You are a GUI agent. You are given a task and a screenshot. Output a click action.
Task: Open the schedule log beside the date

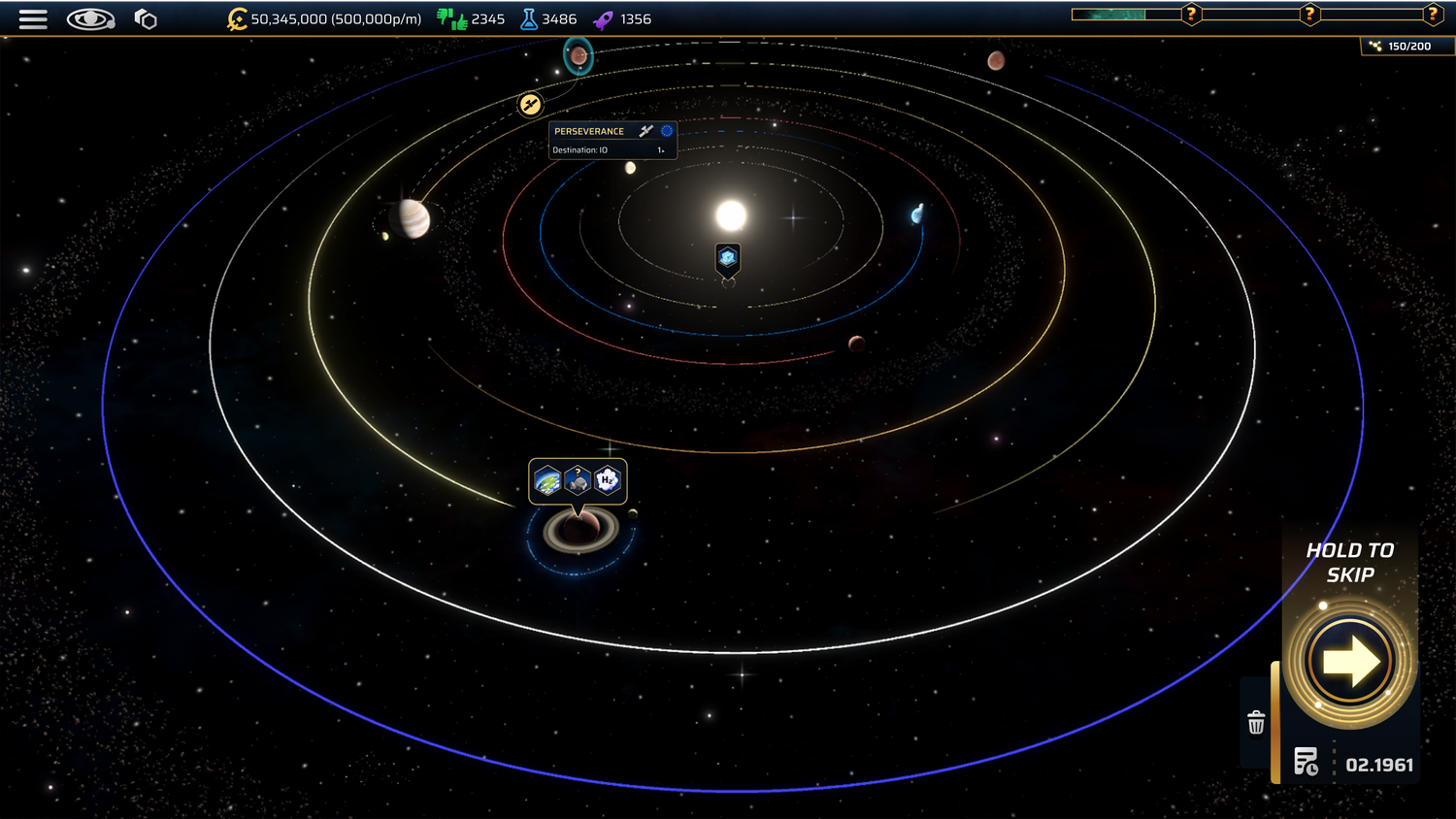coord(1307,763)
